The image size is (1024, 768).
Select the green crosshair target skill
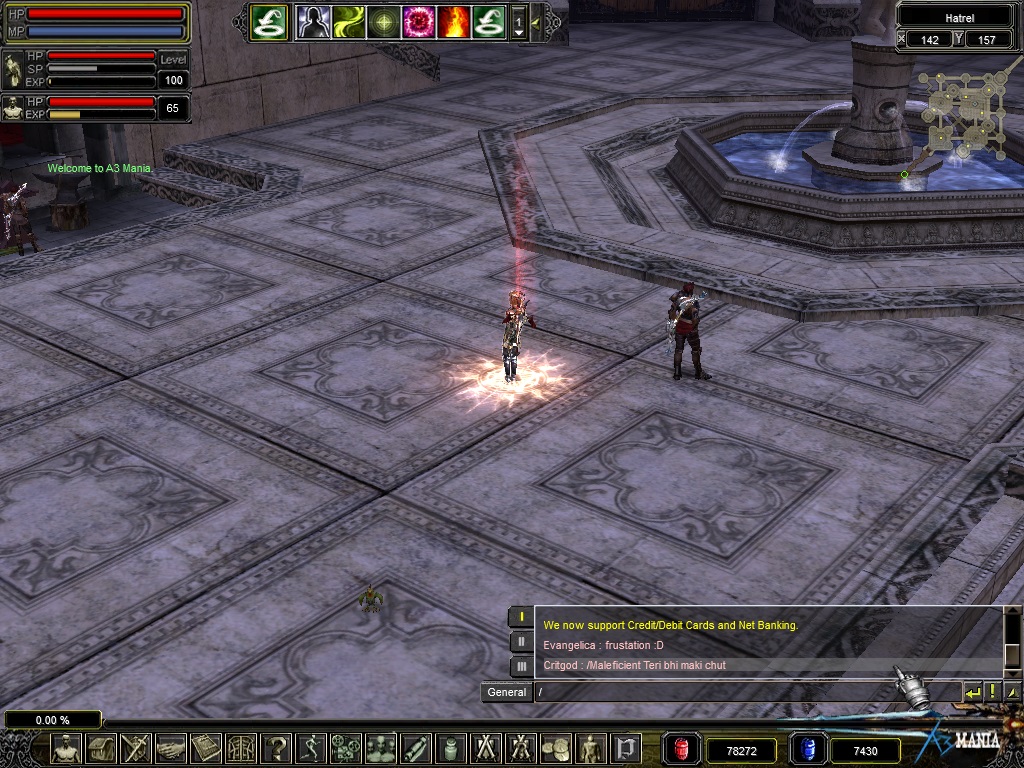(383, 21)
